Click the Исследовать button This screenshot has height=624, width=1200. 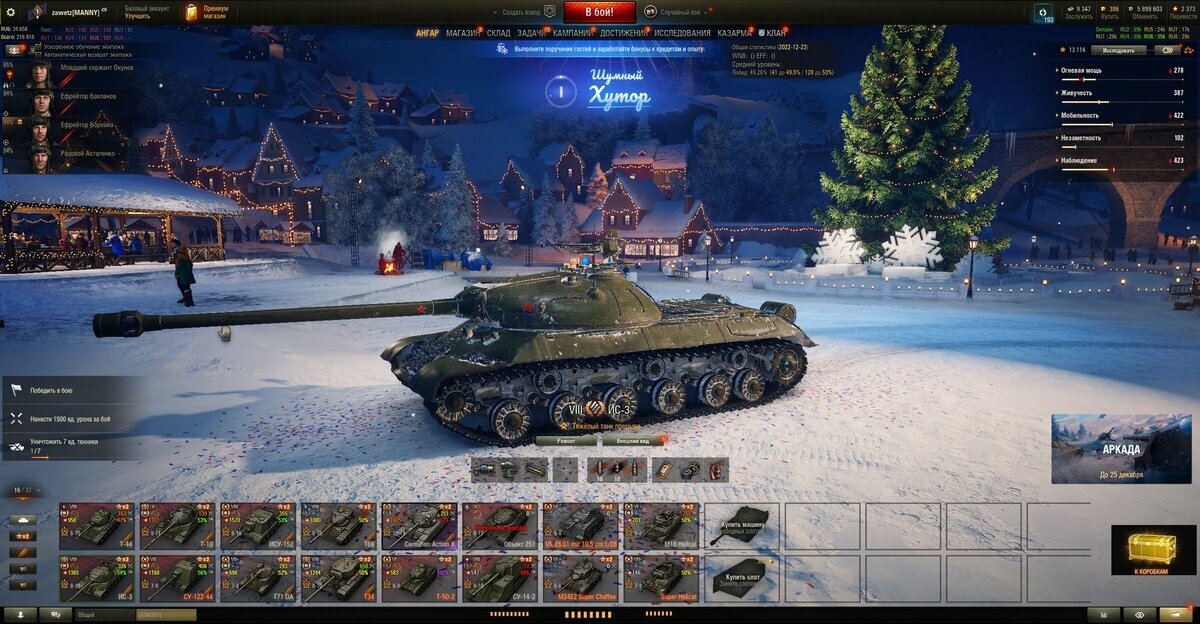pos(1118,49)
